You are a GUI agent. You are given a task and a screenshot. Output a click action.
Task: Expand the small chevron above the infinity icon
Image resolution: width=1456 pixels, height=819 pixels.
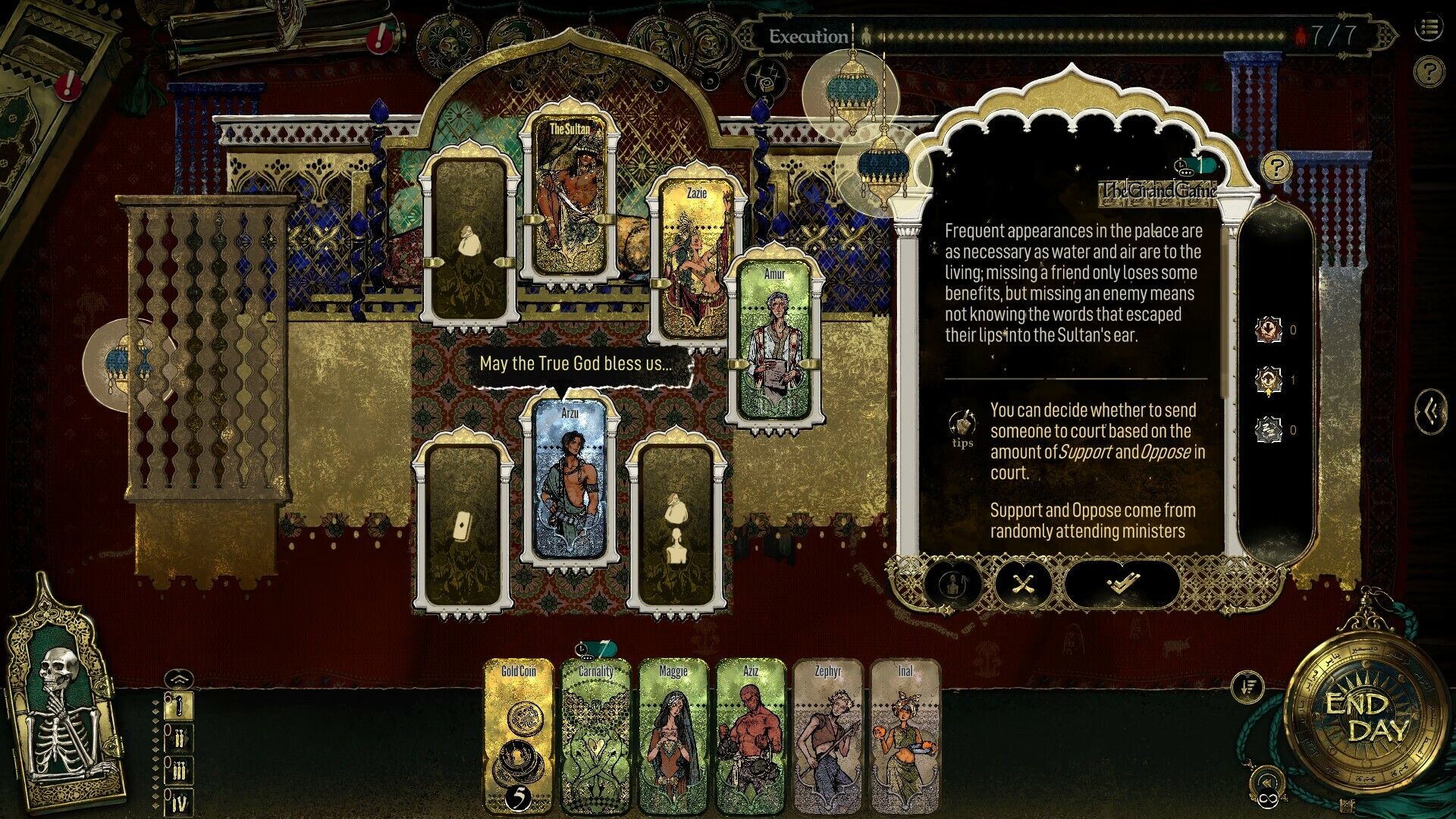pos(1267,781)
